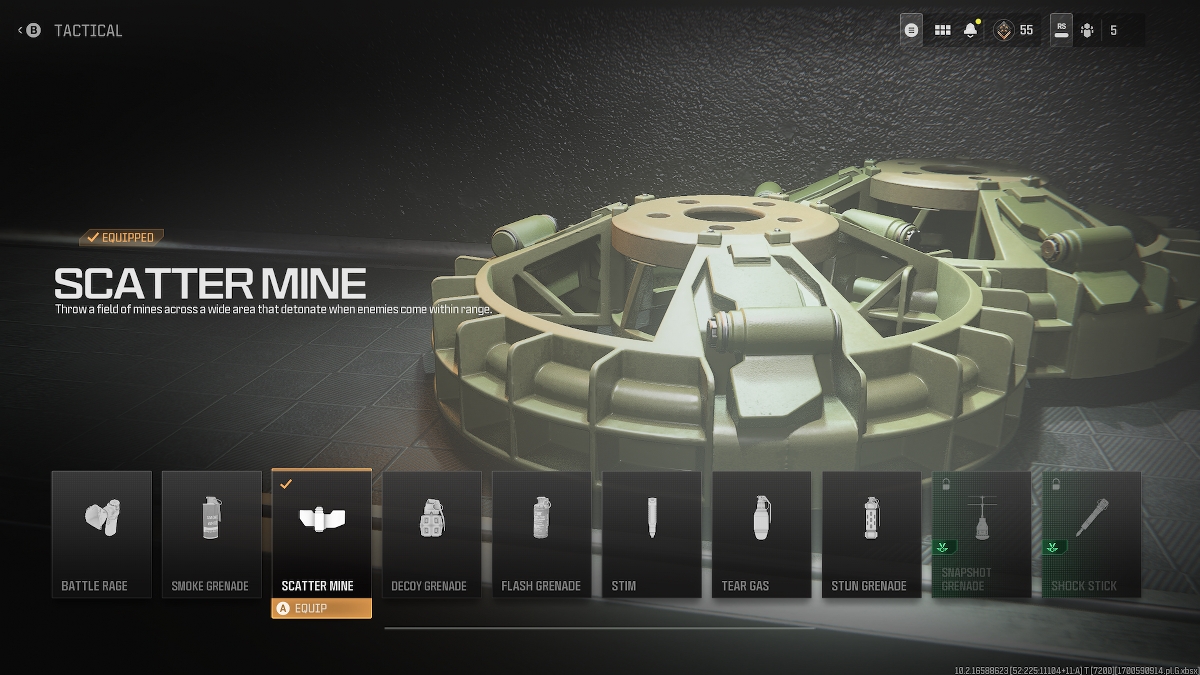Image resolution: width=1200 pixels, height=675 pixels.
Task: Choose the Flash Grenade tile
Action: [x=542, y=534]
